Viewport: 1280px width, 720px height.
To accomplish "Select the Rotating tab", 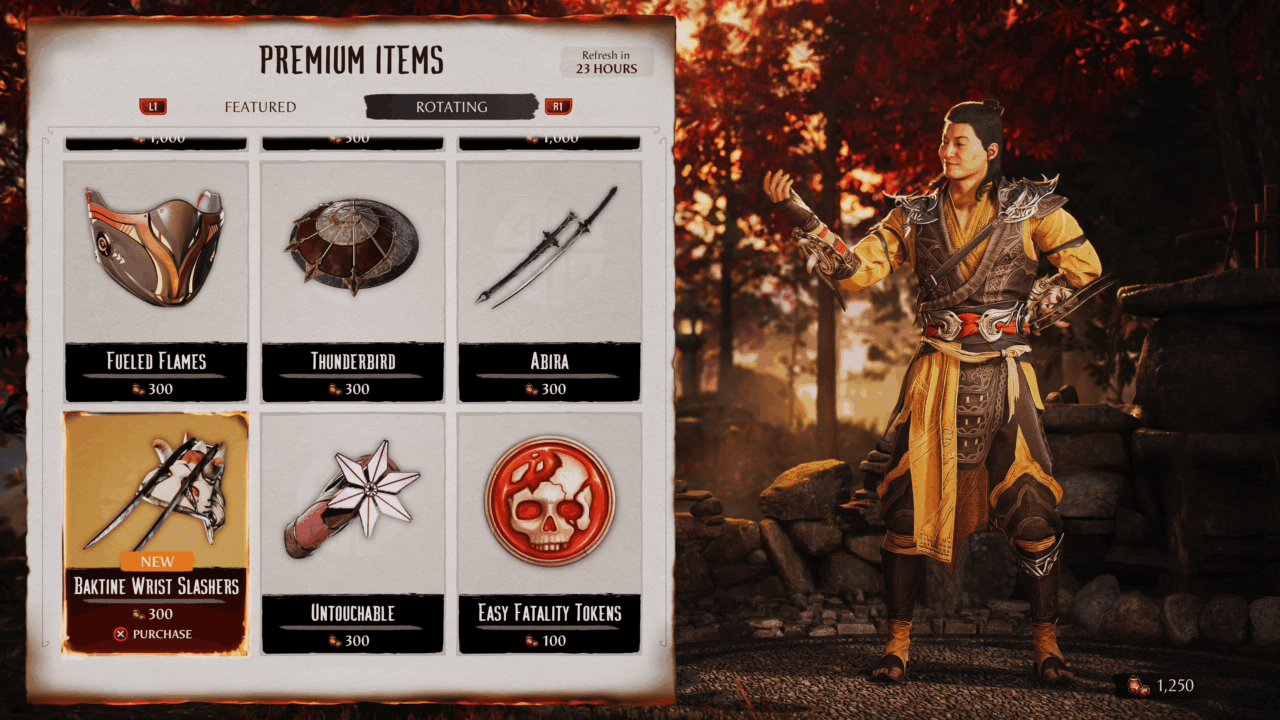I will [451, 107].
